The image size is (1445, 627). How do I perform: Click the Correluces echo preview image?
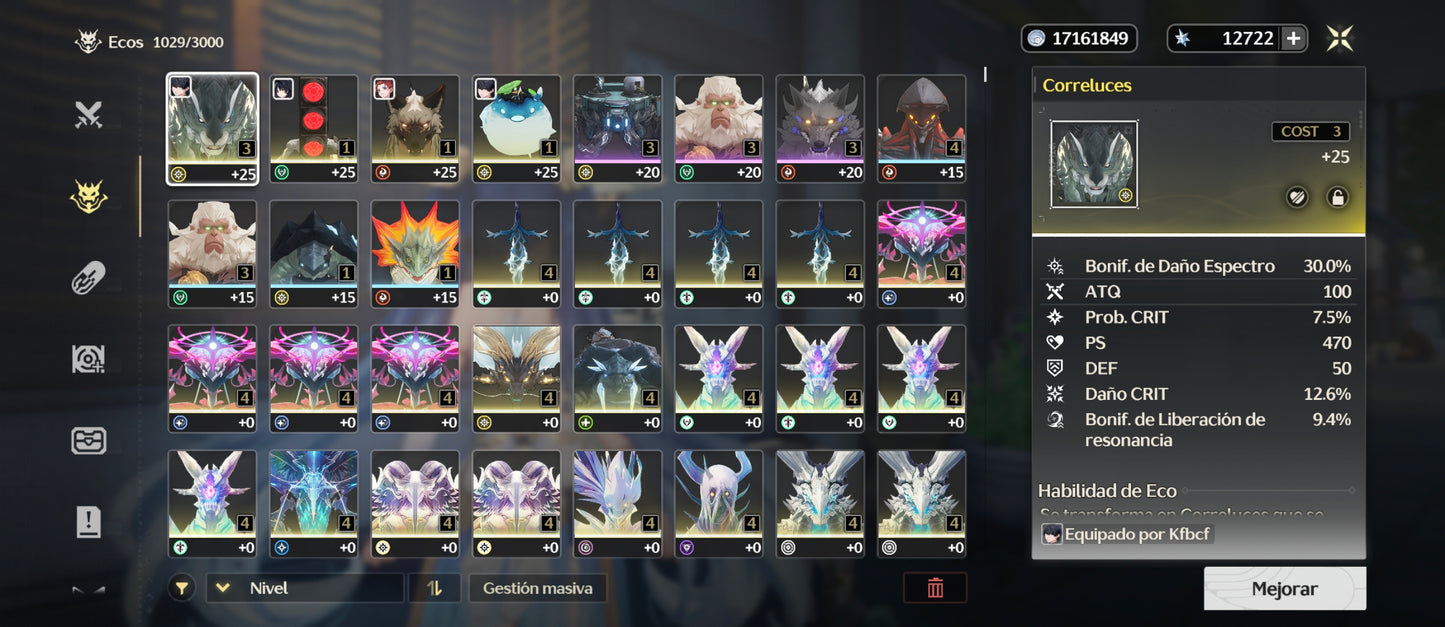1093,165
